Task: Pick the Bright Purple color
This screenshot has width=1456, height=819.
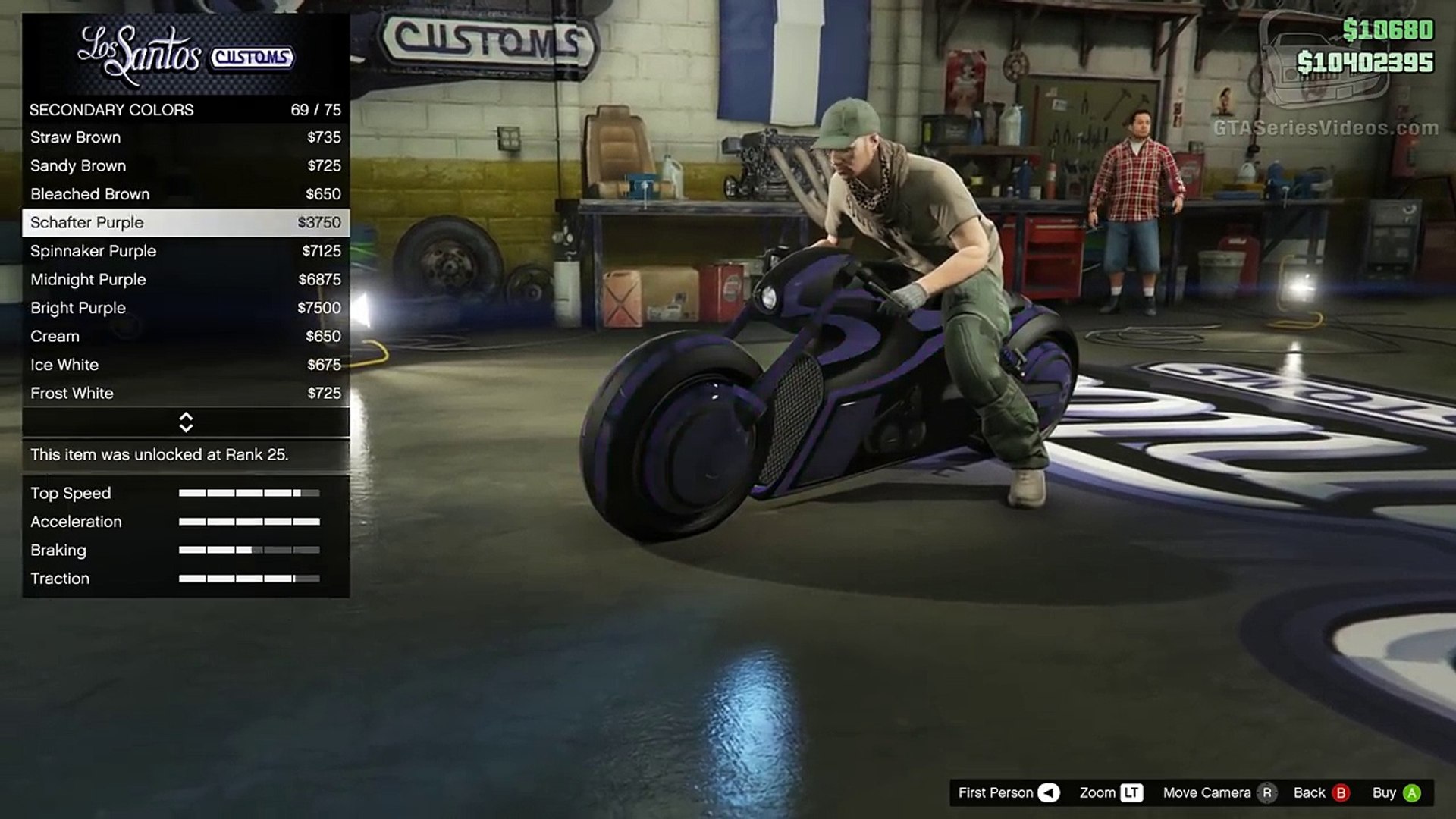Action: click(x=185, y=308)
